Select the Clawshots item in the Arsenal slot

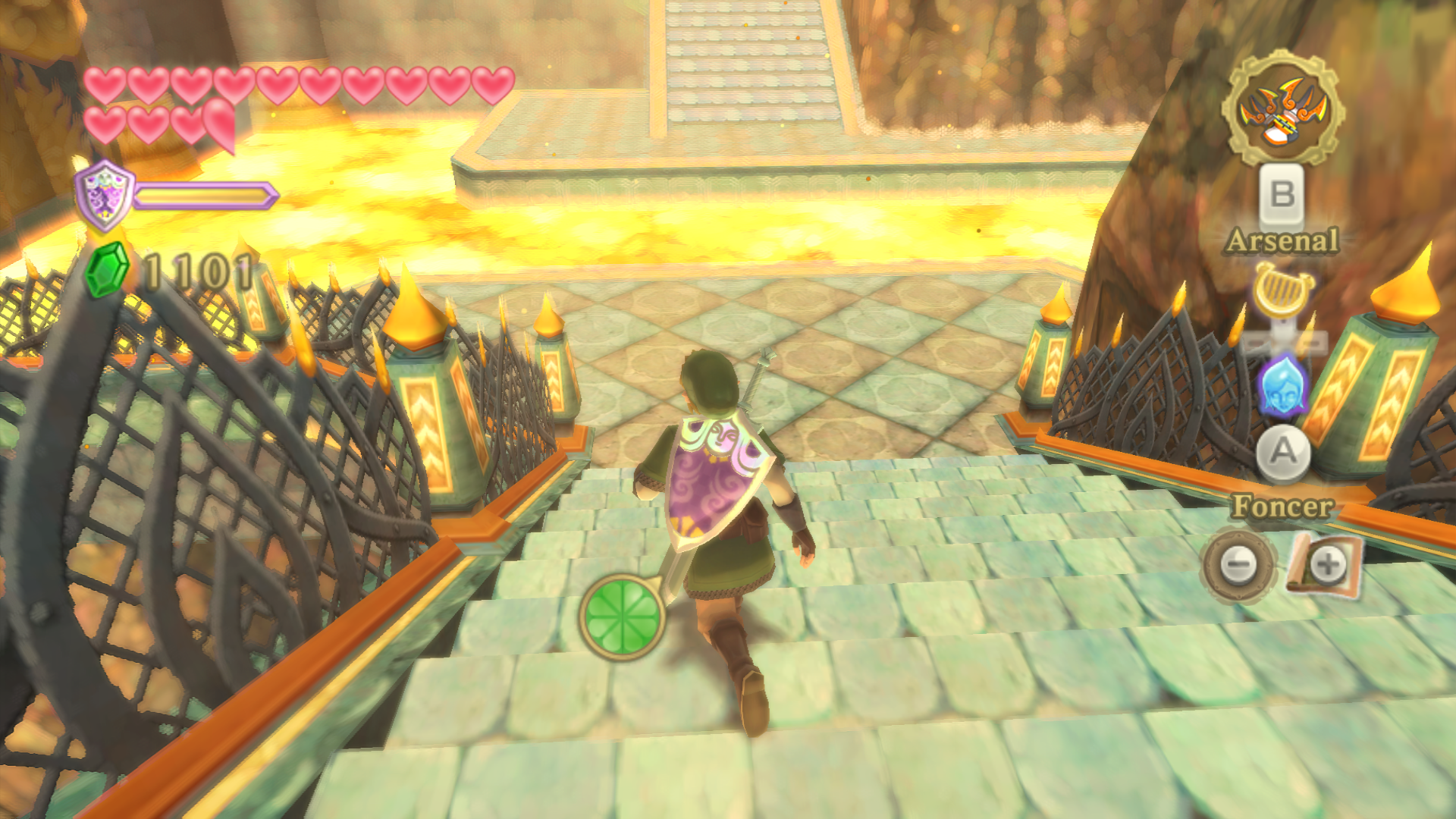1282,109
